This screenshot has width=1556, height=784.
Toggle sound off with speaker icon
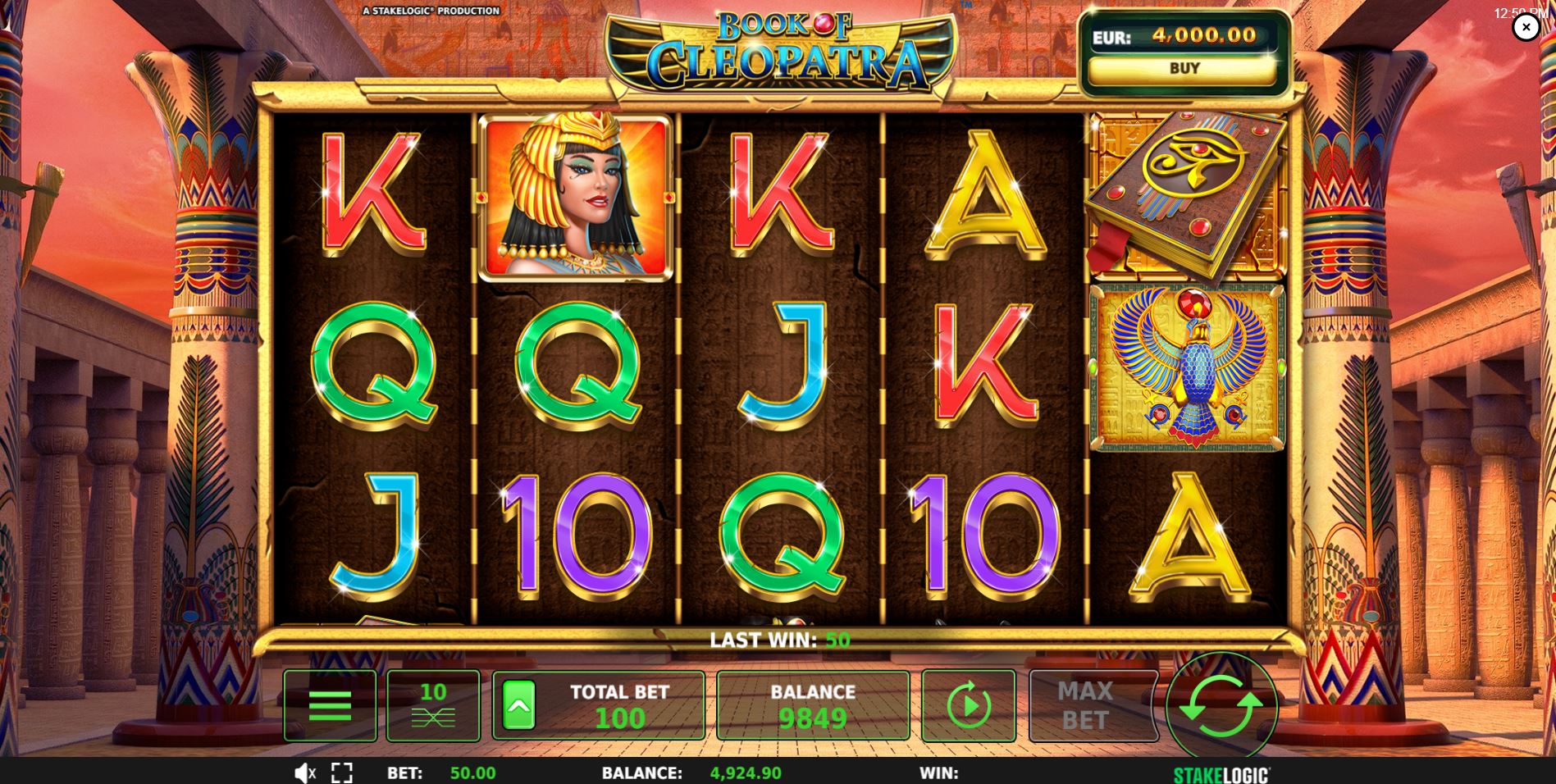(304, 772)
